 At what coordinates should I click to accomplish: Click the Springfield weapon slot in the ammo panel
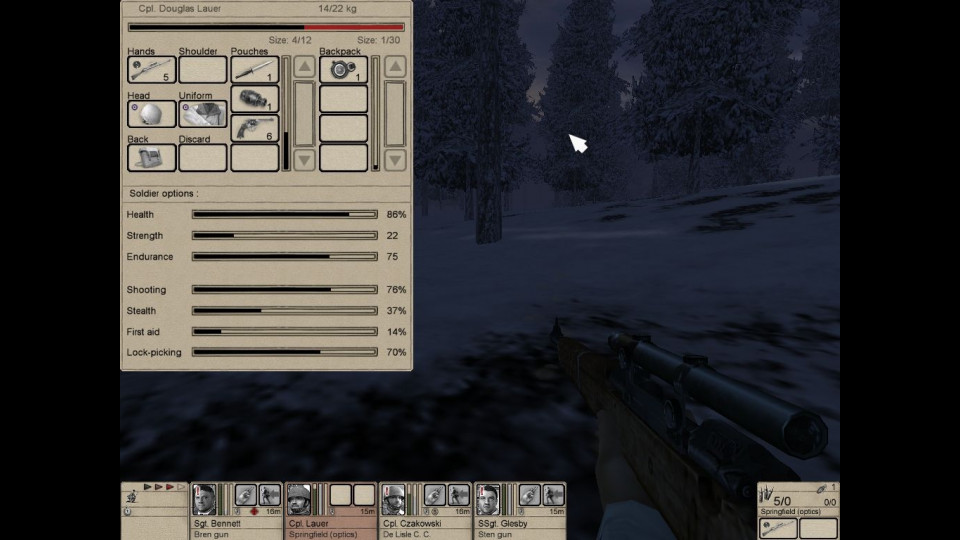click(x=778, y=529)
